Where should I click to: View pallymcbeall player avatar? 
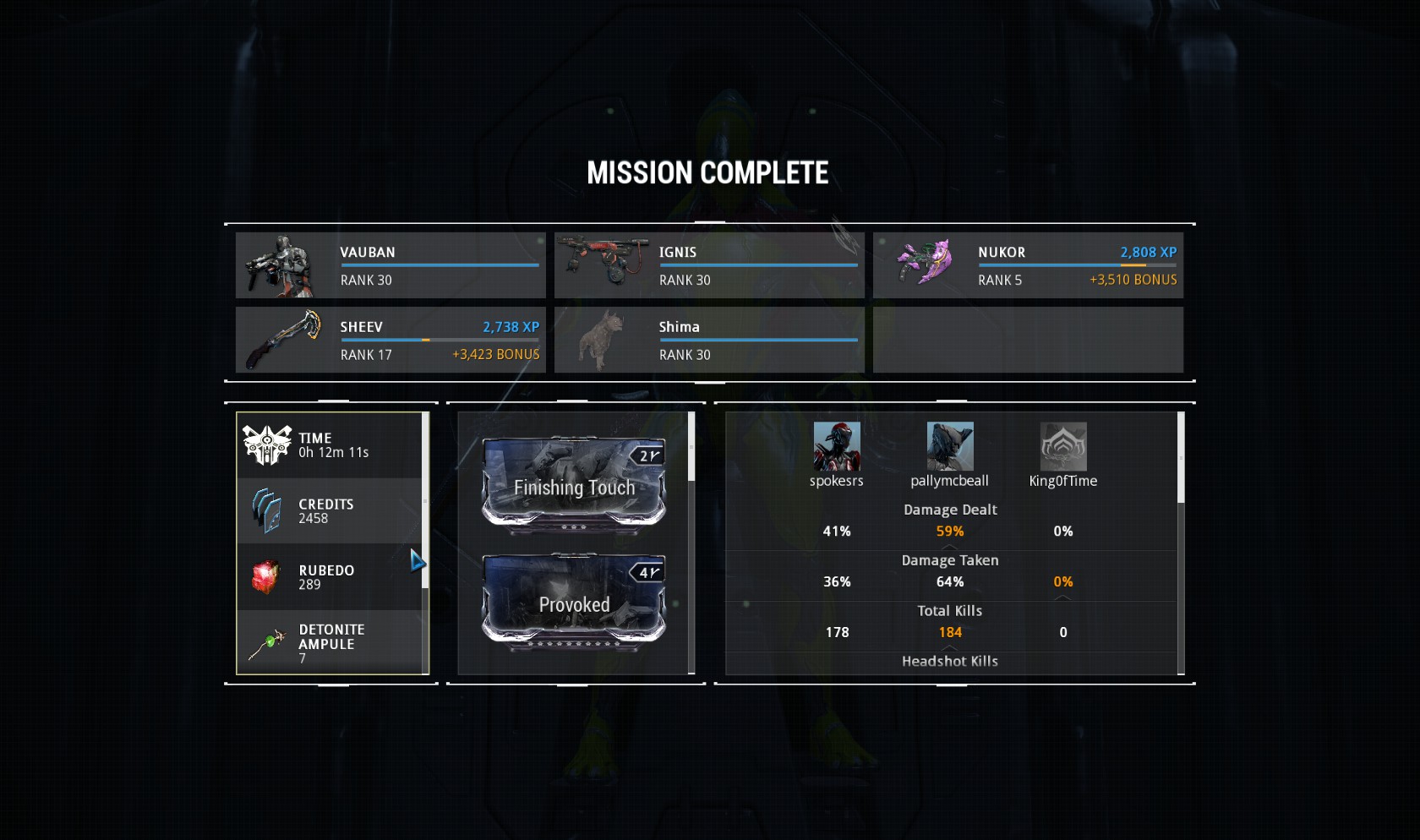point(950,446)
